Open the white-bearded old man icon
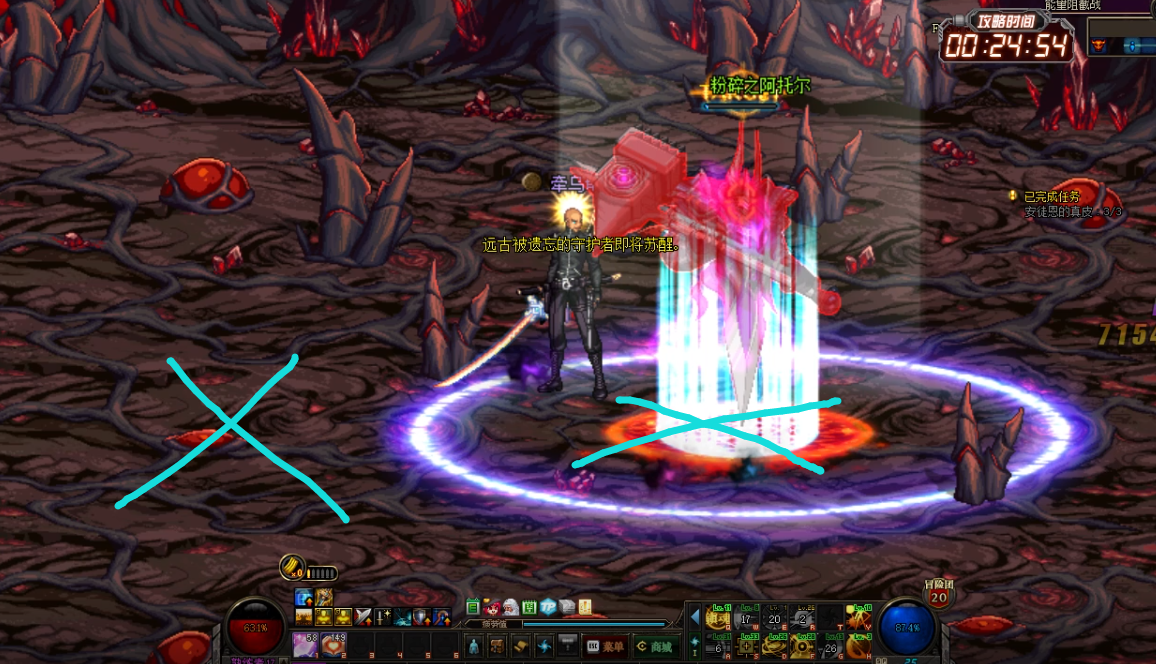The width and height of the screenshot is (1156, 664). 510,607
